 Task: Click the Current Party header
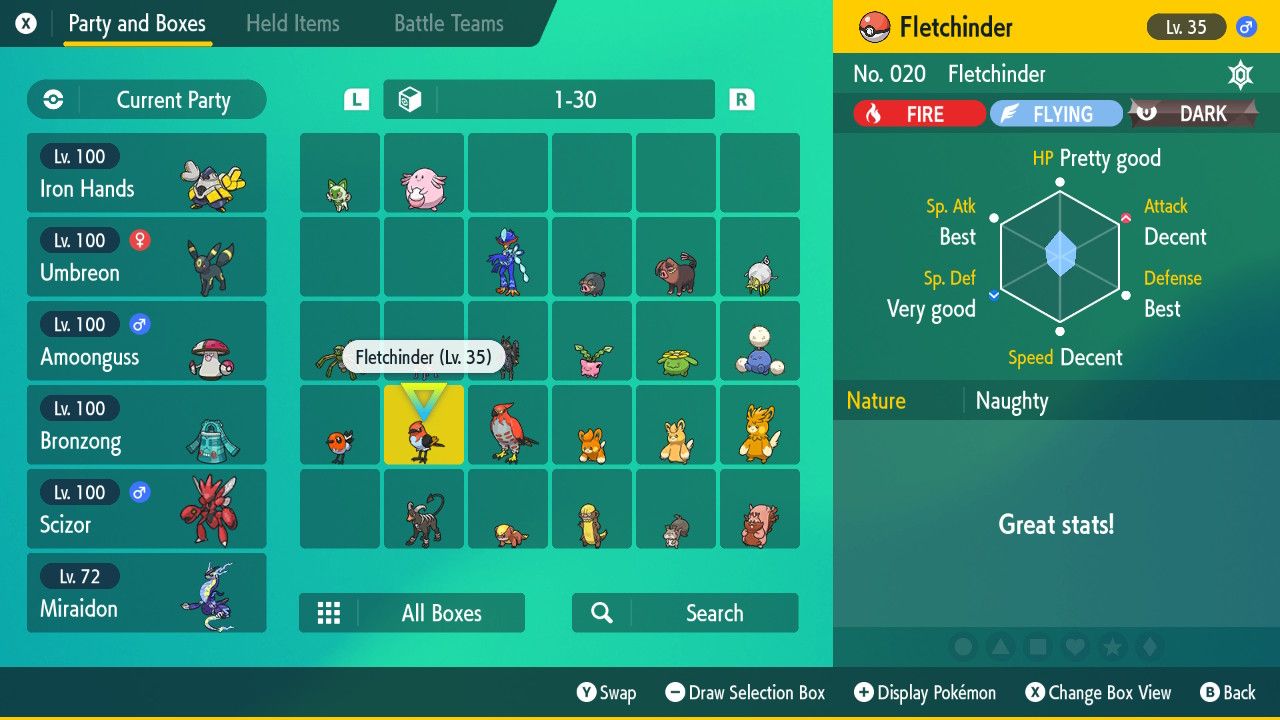click(x=147, y=100)
